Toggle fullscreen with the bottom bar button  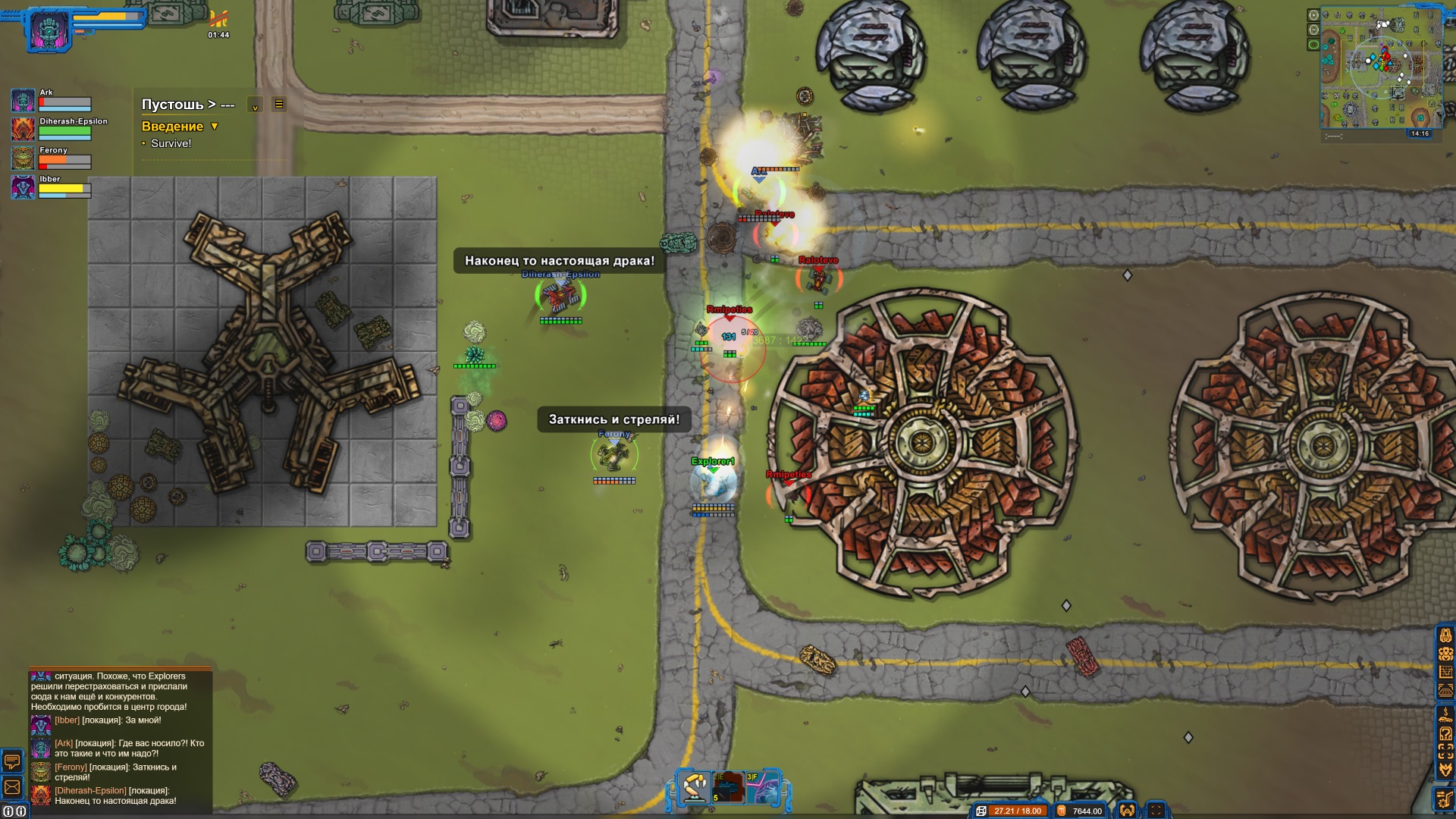point(1156,811)
